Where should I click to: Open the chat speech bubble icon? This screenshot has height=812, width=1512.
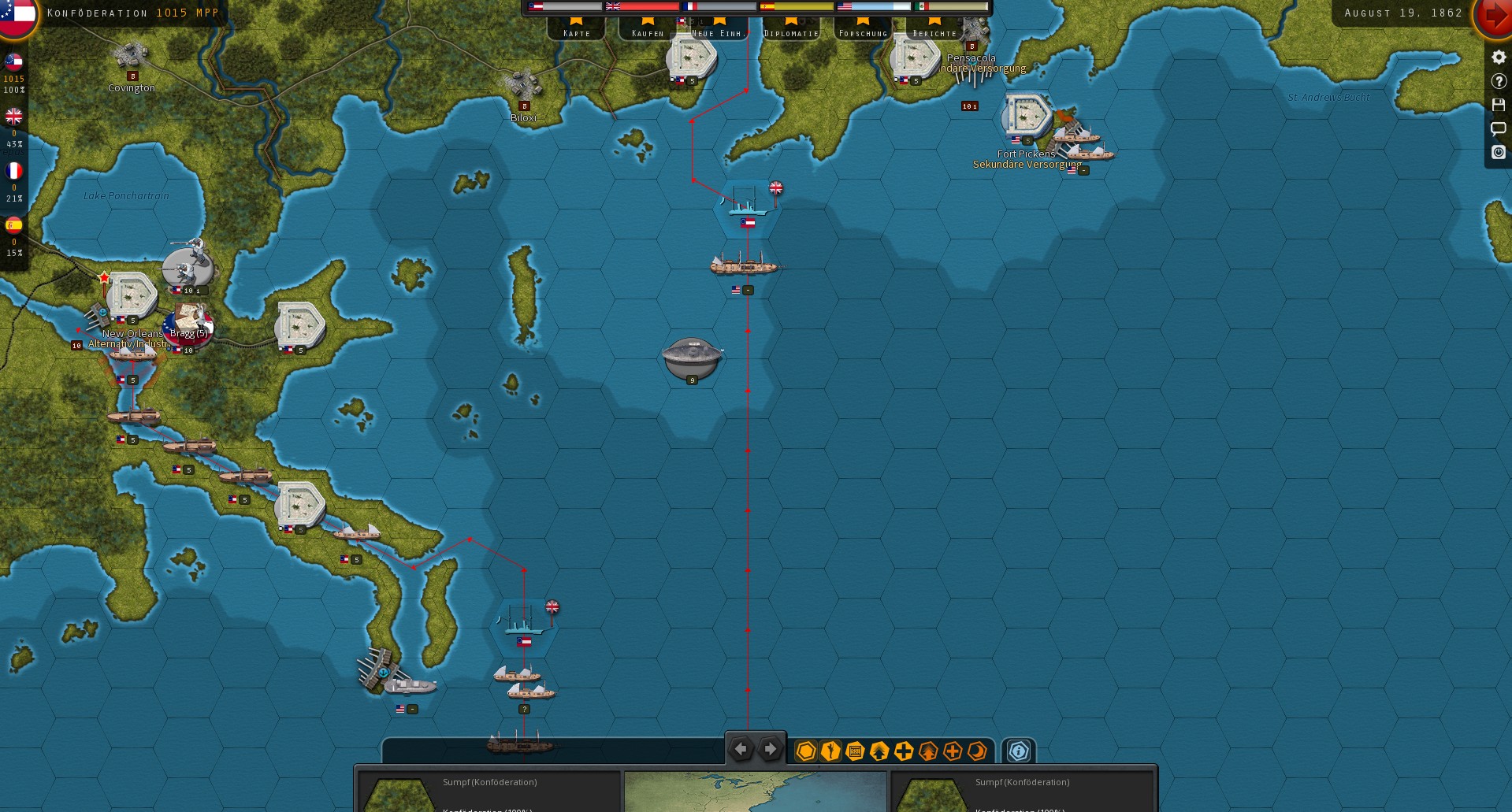tap(1498, 128)
